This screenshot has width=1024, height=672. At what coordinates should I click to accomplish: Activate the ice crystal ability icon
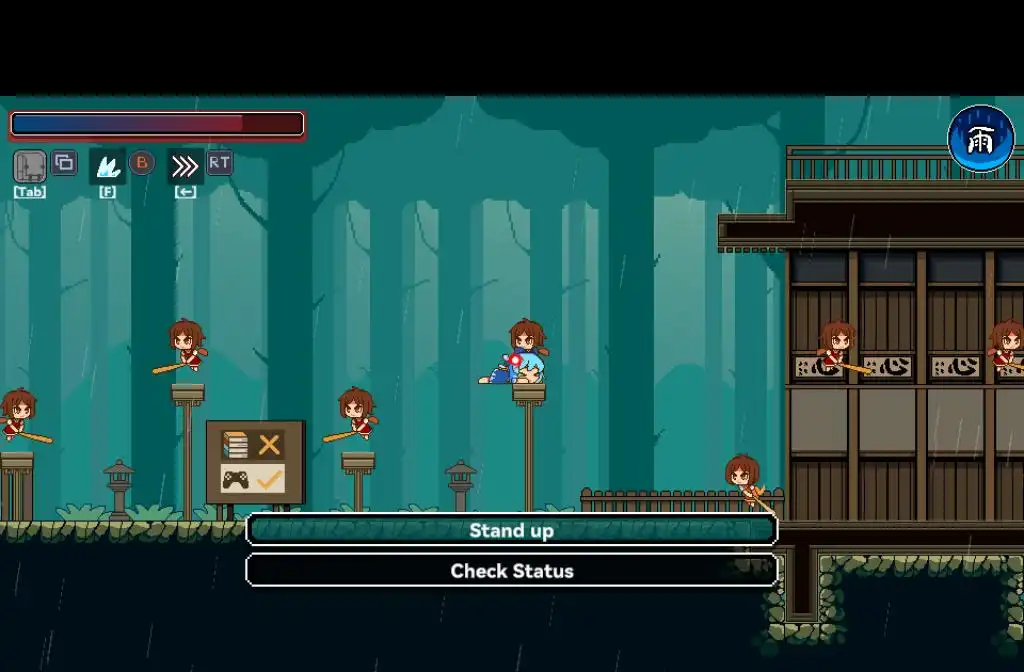[107, 166]
